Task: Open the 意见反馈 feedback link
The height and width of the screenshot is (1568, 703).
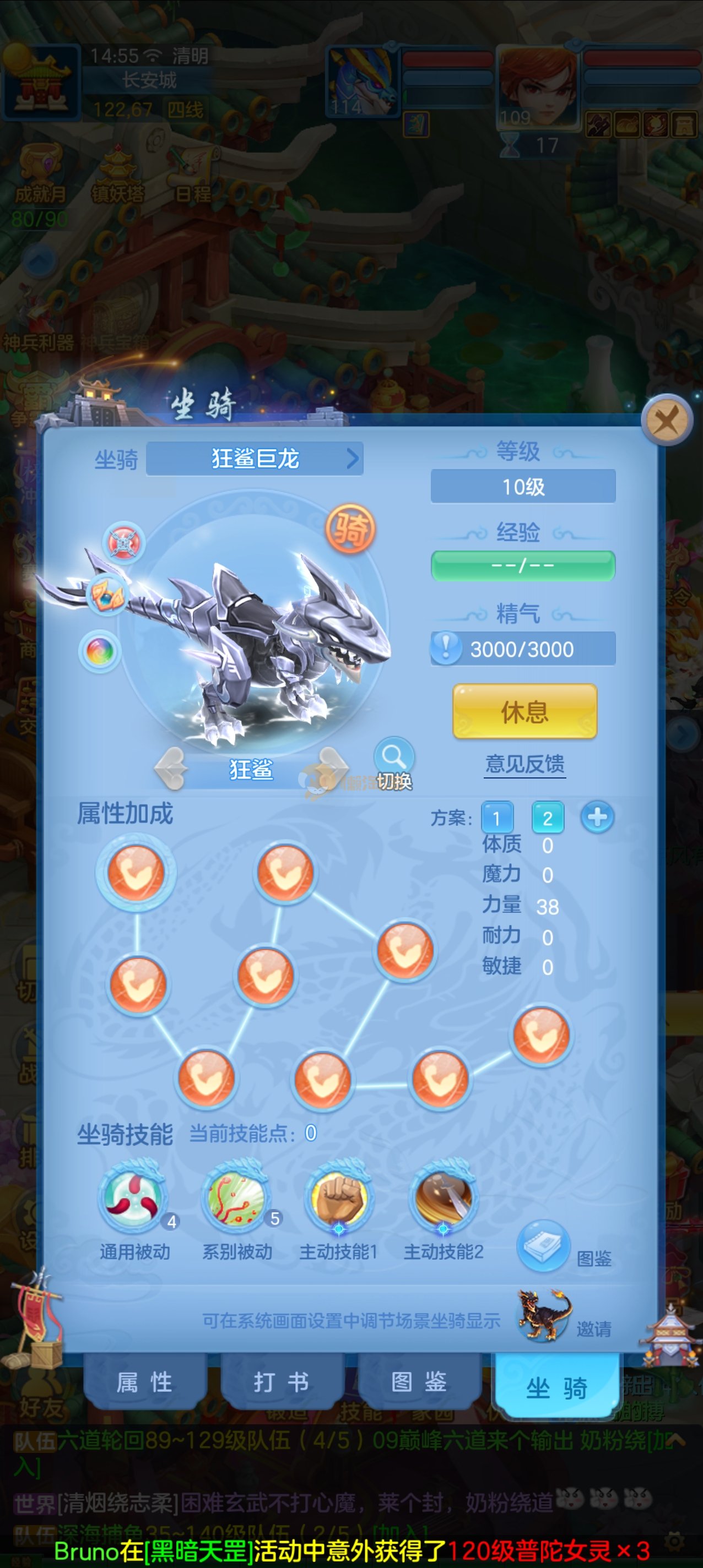Action: click(524, 763)
